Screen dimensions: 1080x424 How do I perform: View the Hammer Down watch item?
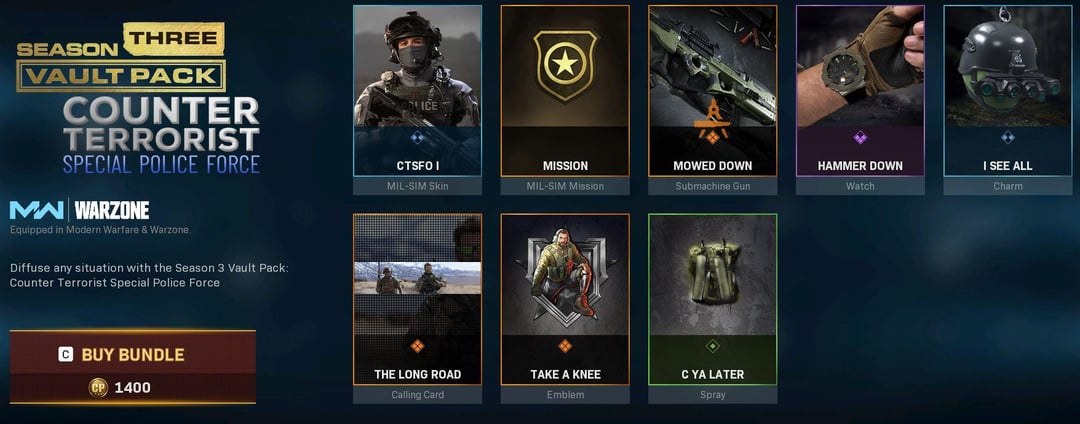pos(860,91)
